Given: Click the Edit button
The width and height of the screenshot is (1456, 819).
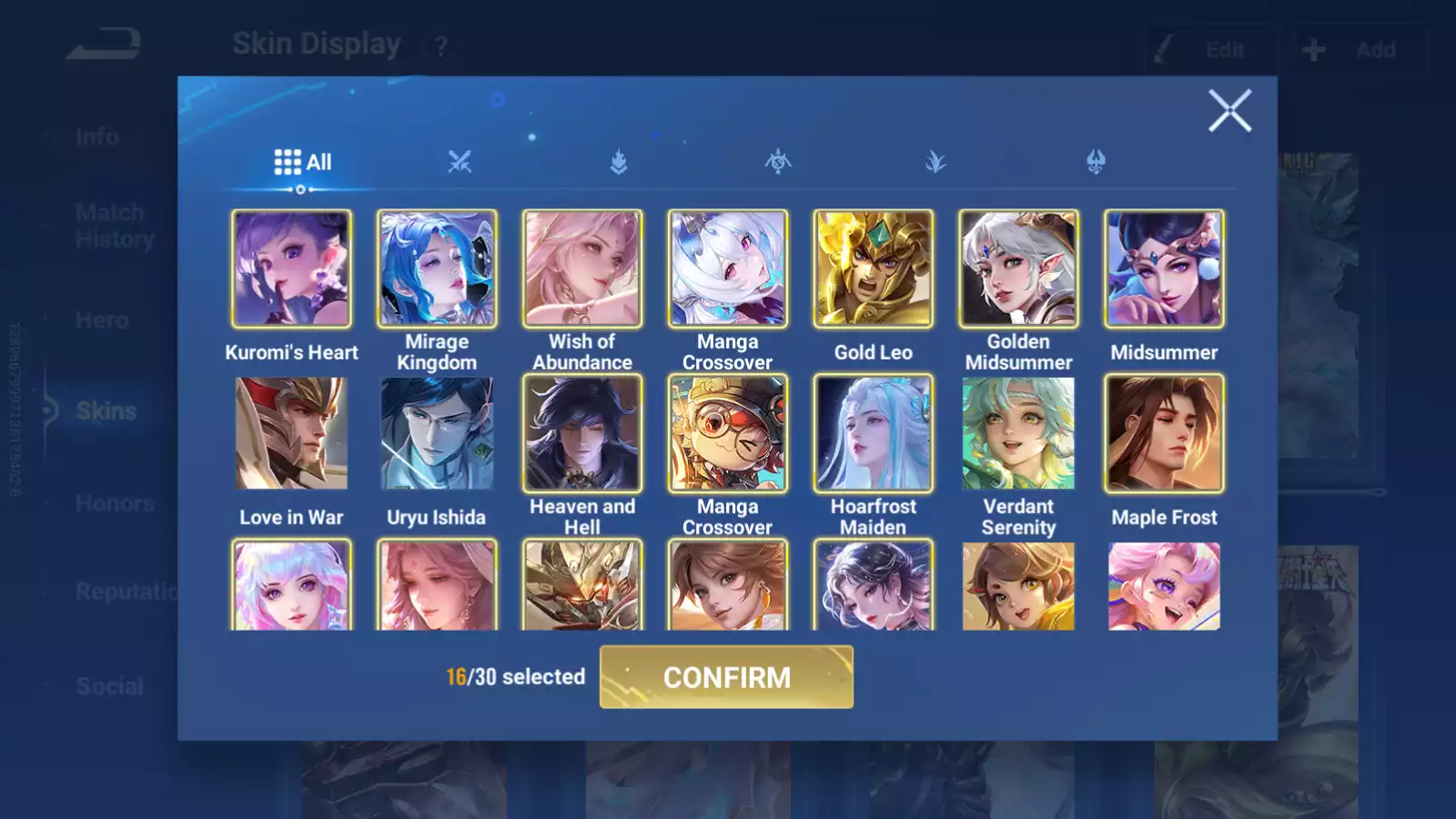Looking at the screenshot, I should (1211, 49).
